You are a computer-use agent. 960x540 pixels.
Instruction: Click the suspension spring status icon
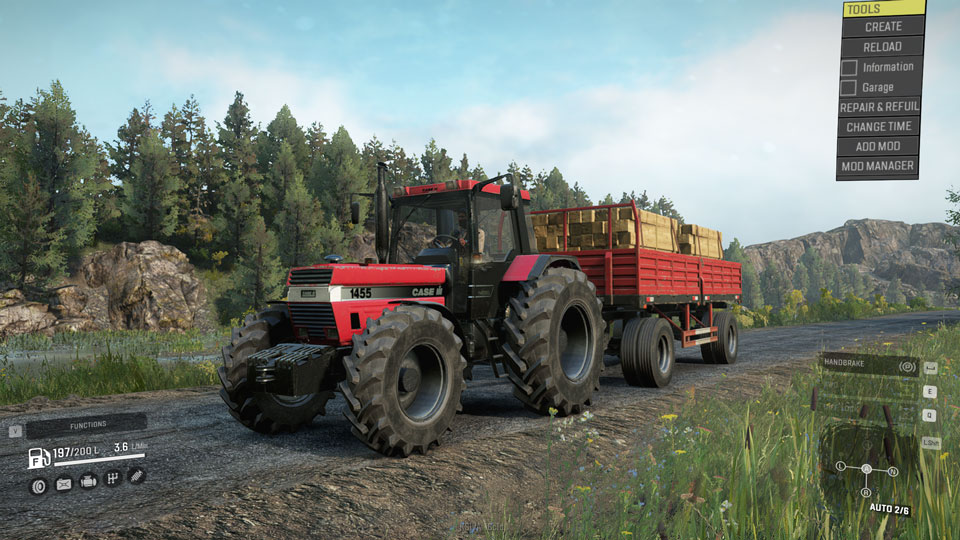pos(136,476)
